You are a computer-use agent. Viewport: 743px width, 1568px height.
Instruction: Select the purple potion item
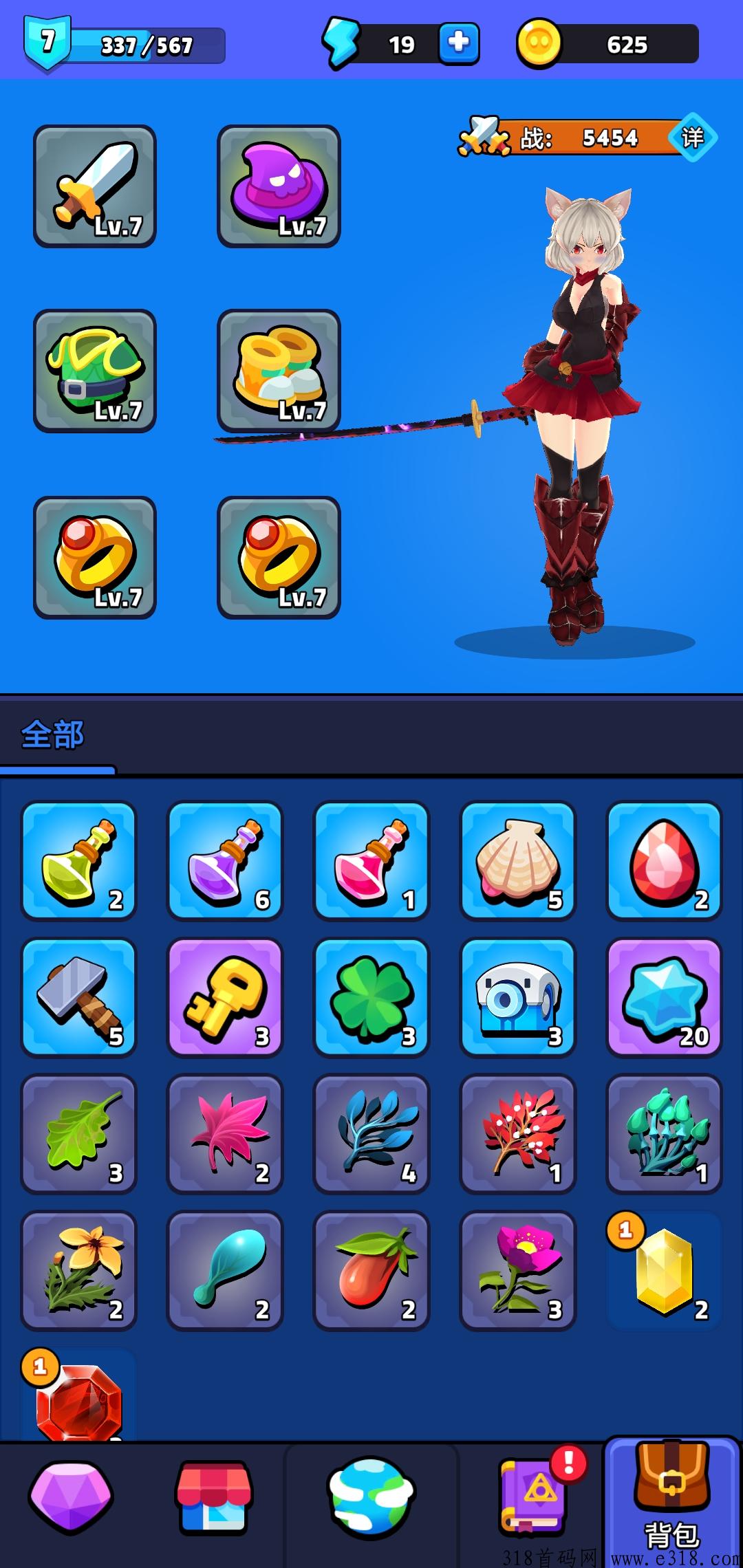pyautogui.click(x=225, y=860)
